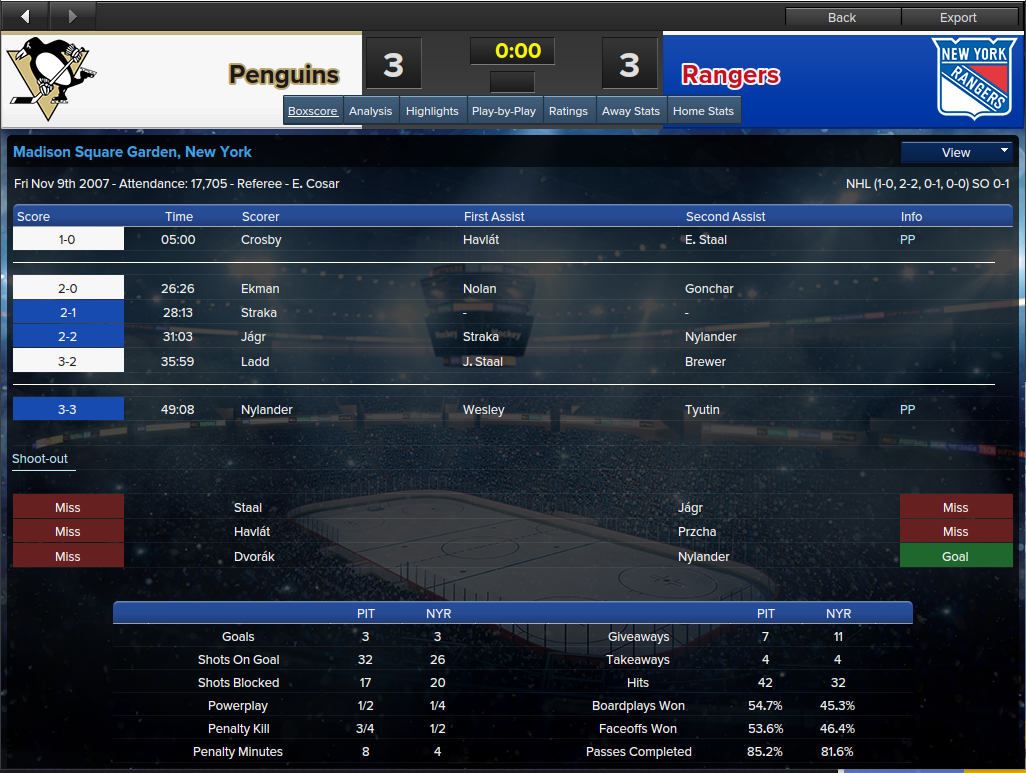Select Dvorák in the shoot-out list
The height and width of the screenshot is (773, 1026).
pos(254,557)
